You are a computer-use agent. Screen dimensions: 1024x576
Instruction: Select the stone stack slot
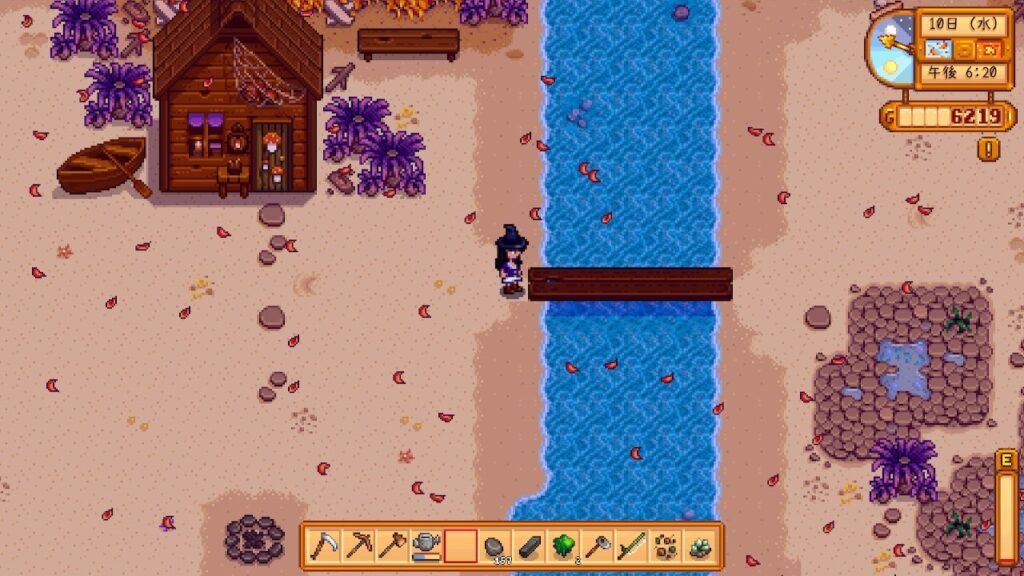[495, 546]
